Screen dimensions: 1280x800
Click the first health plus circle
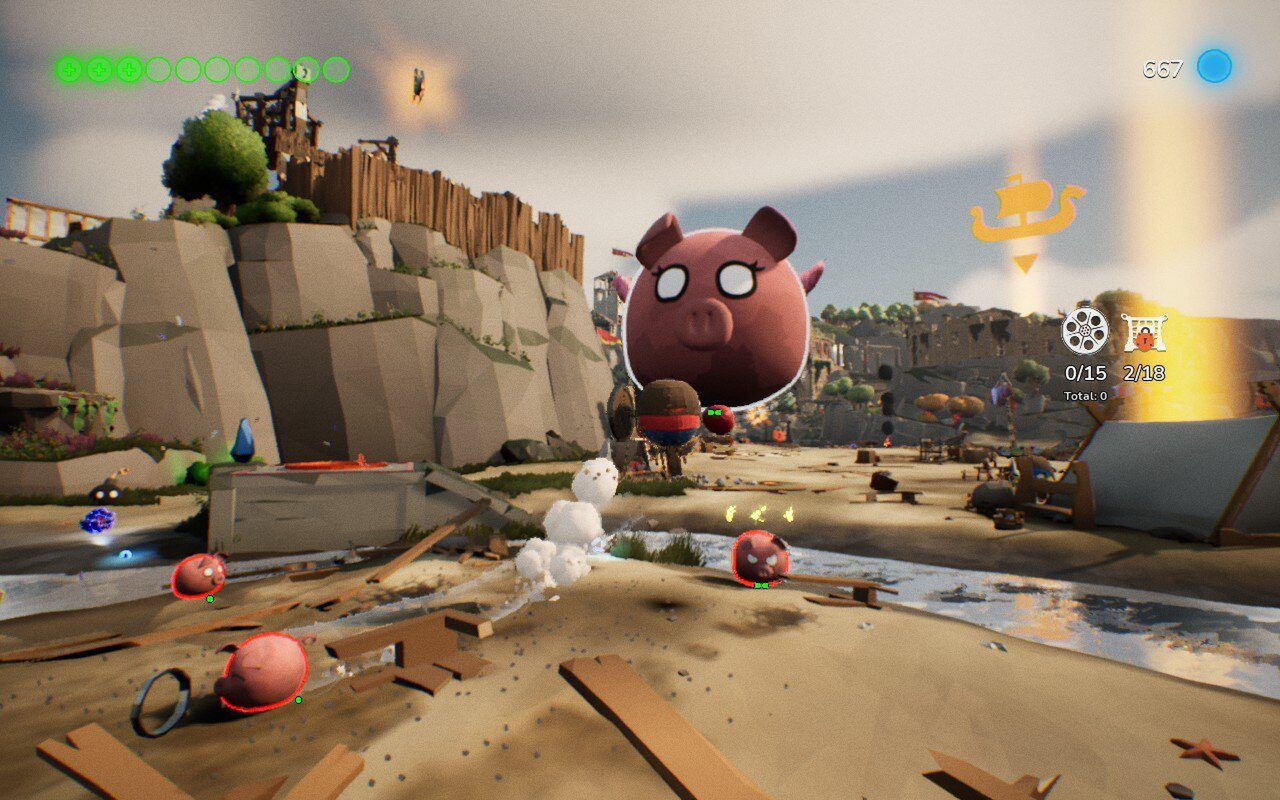[68, 70]
